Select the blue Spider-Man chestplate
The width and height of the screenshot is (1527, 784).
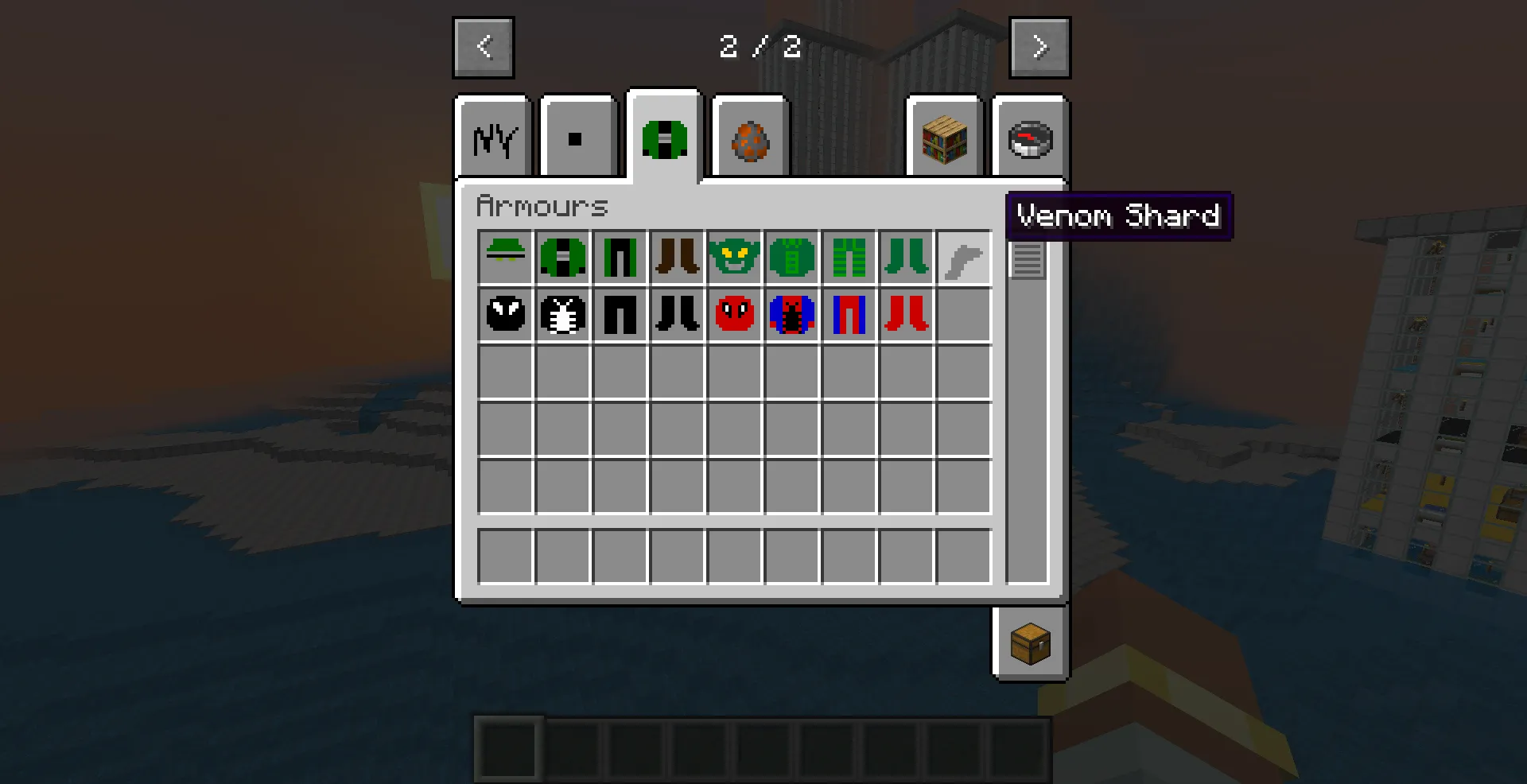pos(791,315)
